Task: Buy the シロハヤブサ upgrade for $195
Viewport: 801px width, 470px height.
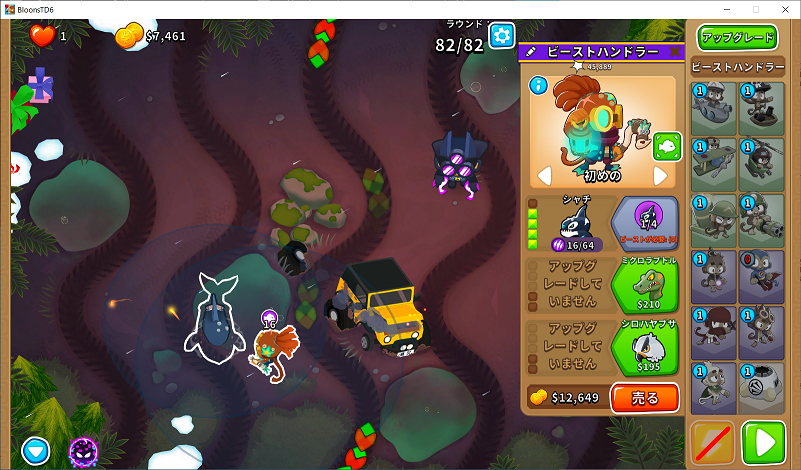Action: pos(644,348)
